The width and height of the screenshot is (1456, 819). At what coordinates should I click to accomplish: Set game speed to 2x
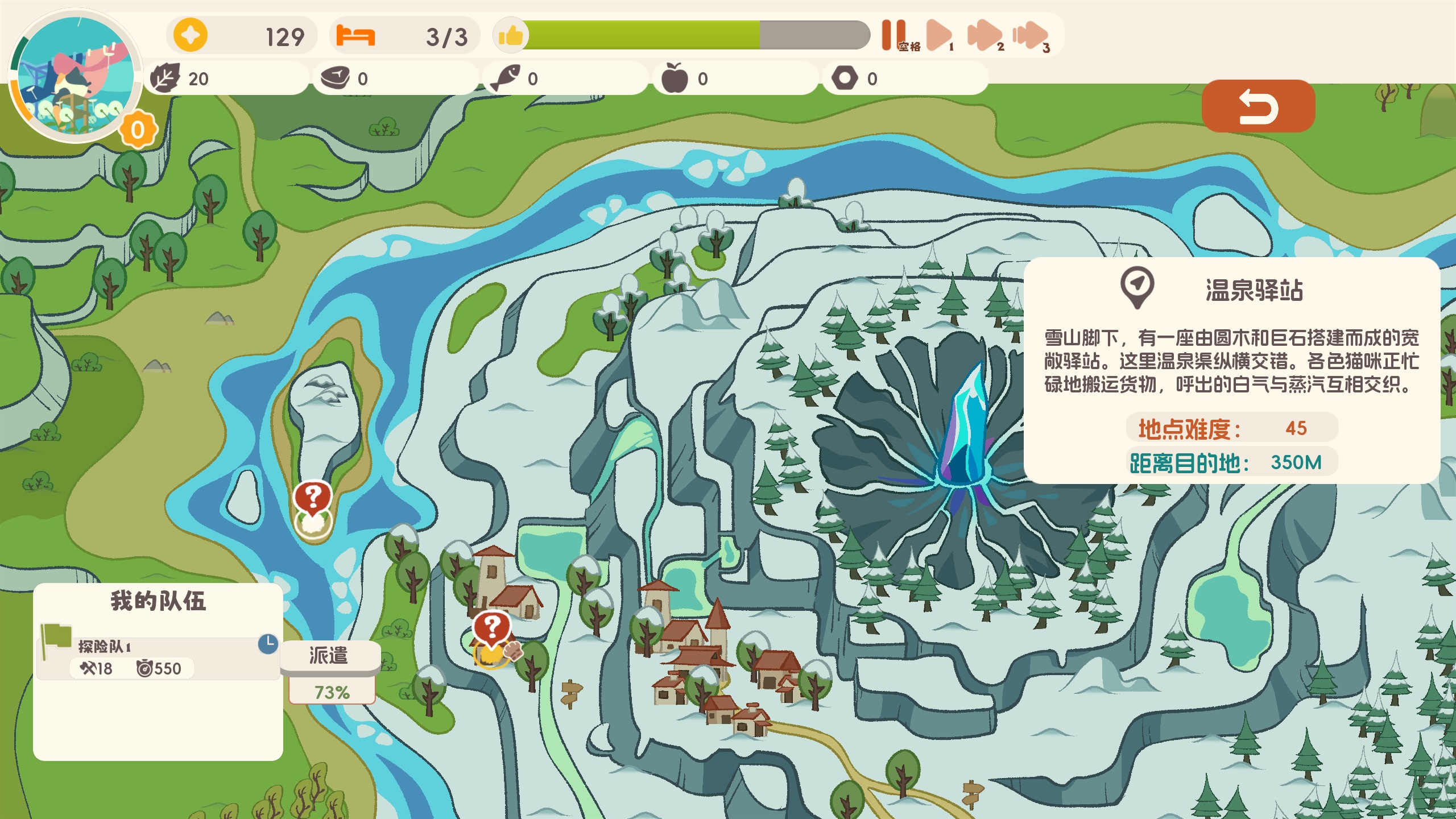coord(985,35)
